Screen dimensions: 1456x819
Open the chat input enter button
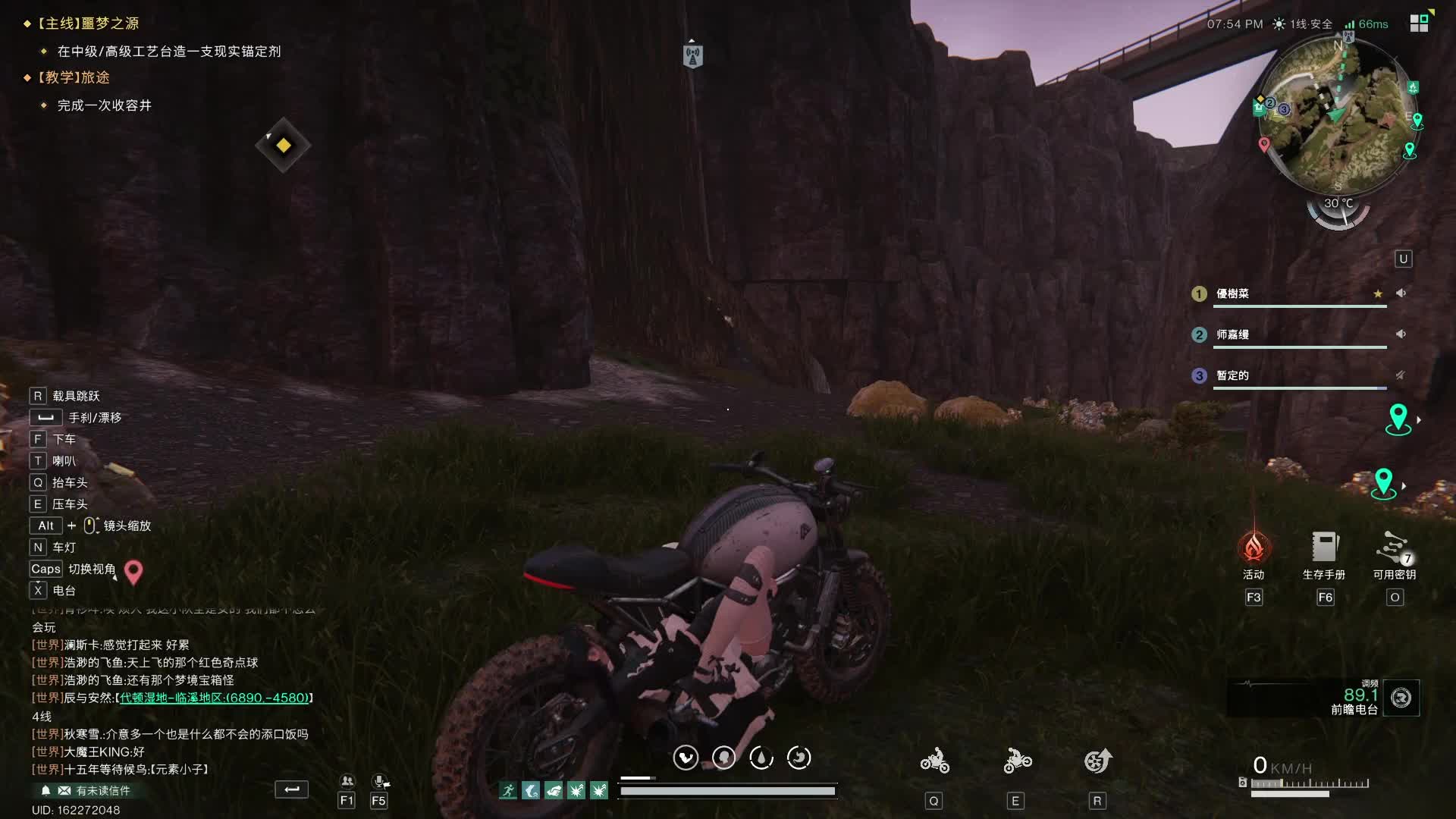pos(291,789)
